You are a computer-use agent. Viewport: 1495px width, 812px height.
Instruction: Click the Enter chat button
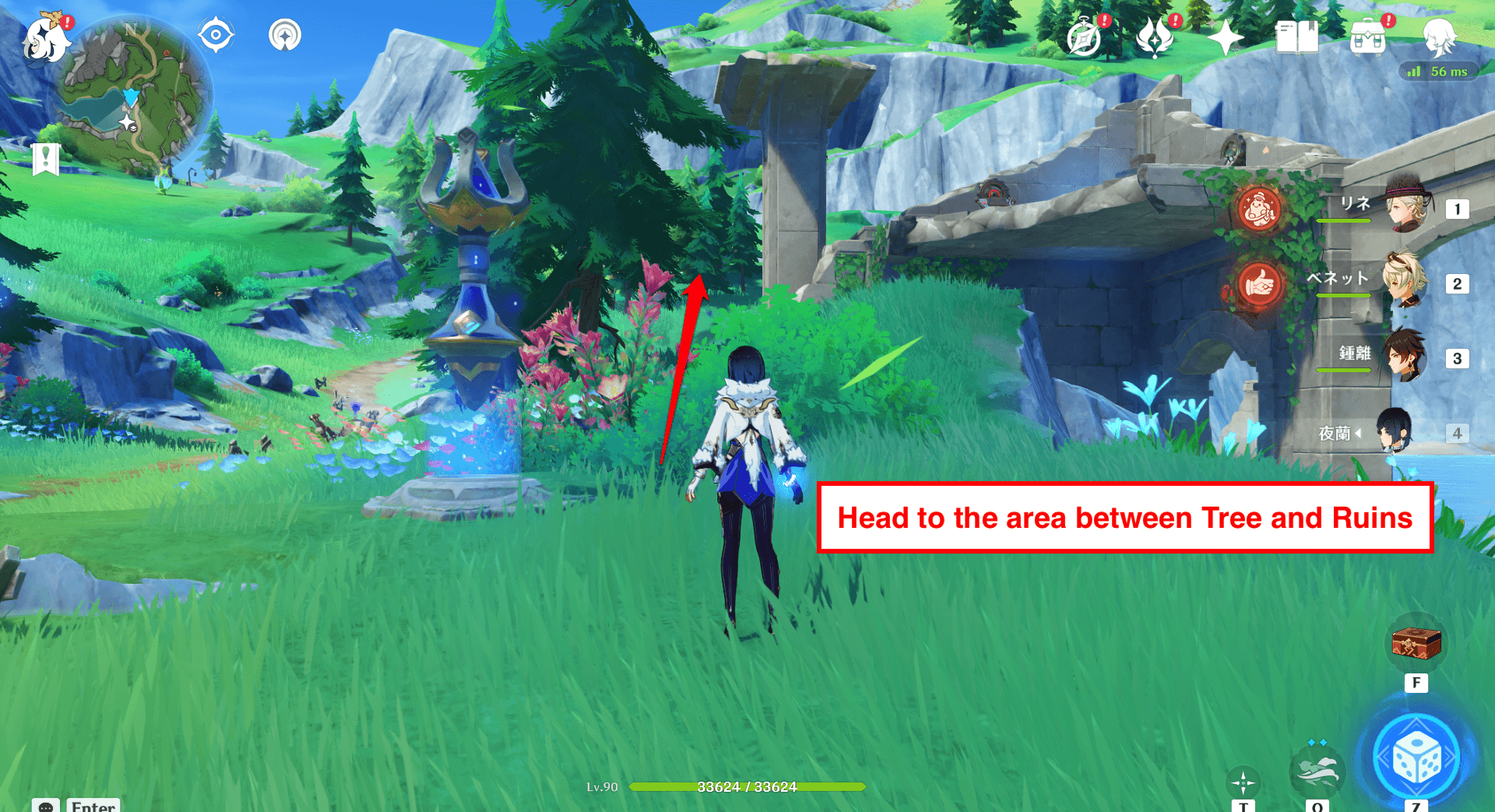(92, 807)
